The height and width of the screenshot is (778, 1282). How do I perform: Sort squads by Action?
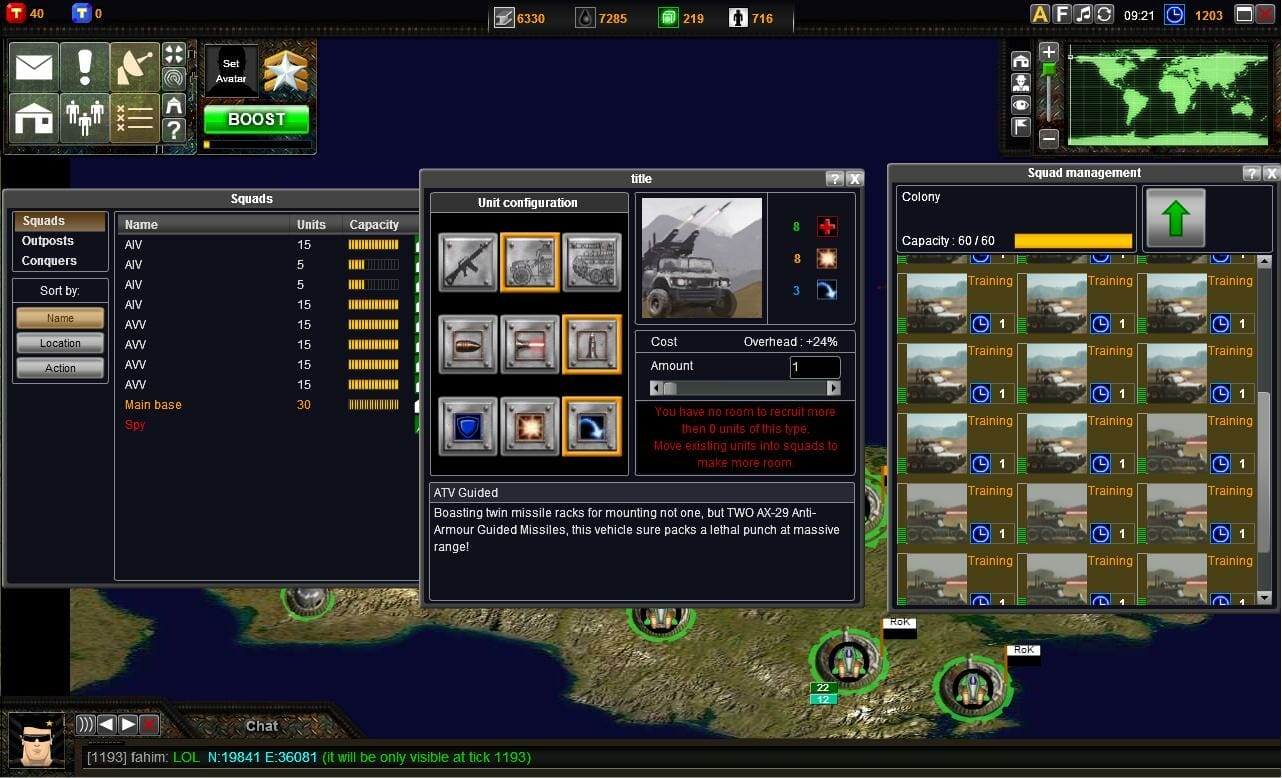tap(60, 368)
